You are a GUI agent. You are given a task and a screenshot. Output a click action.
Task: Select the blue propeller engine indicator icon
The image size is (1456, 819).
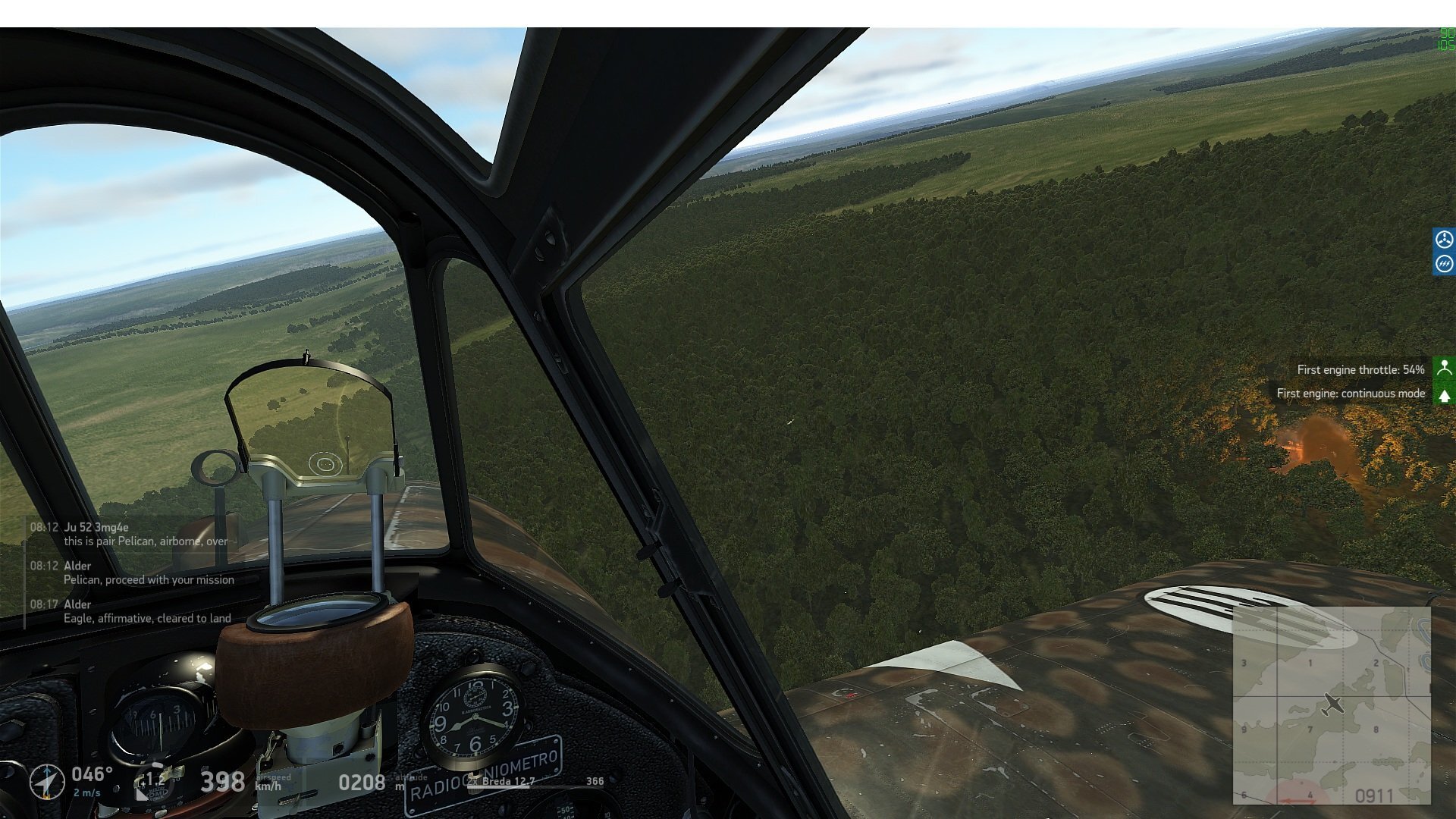pyautogui.click(x=1445, y=240)
